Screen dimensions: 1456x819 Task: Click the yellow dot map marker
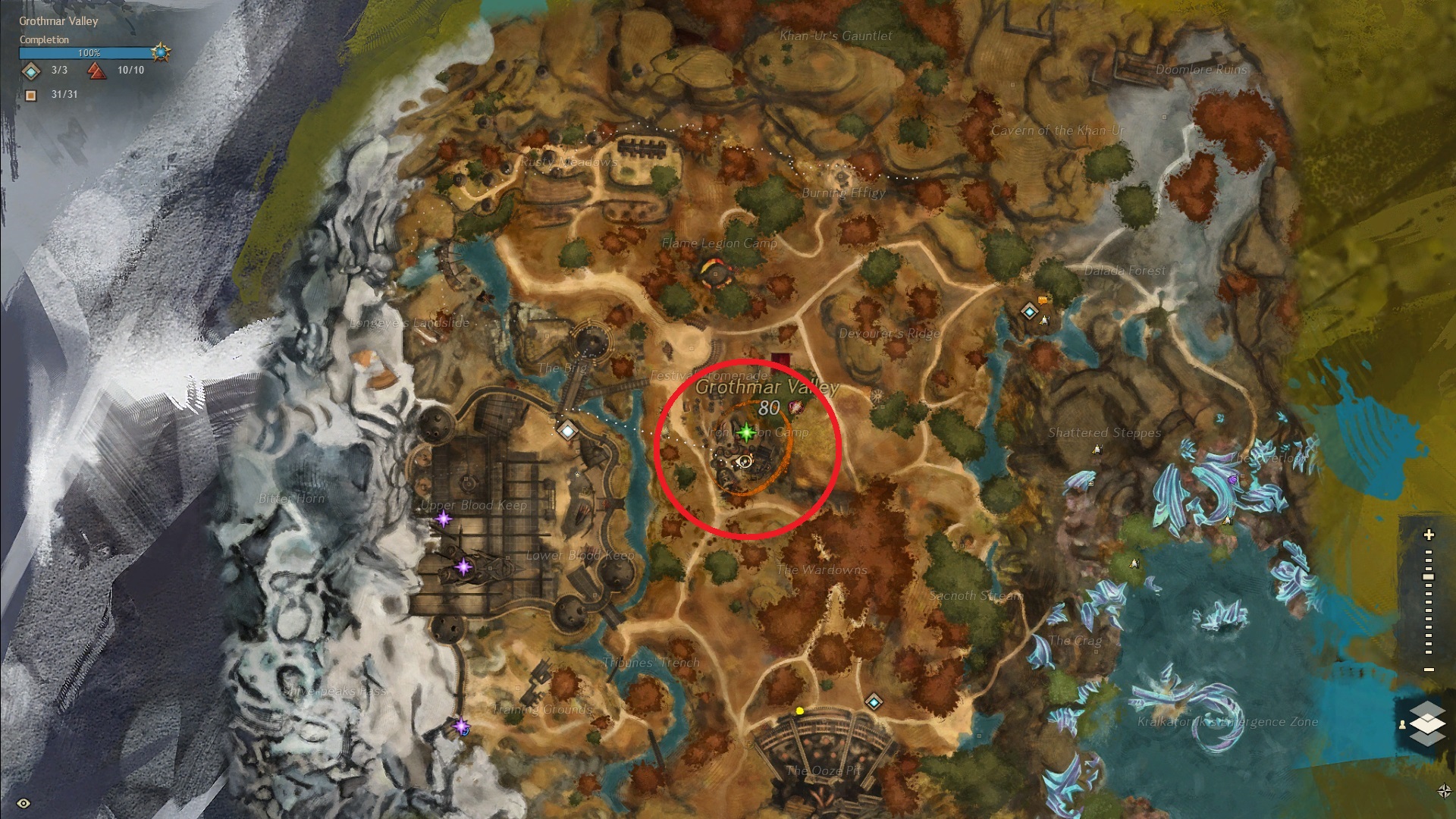(799, 711)
